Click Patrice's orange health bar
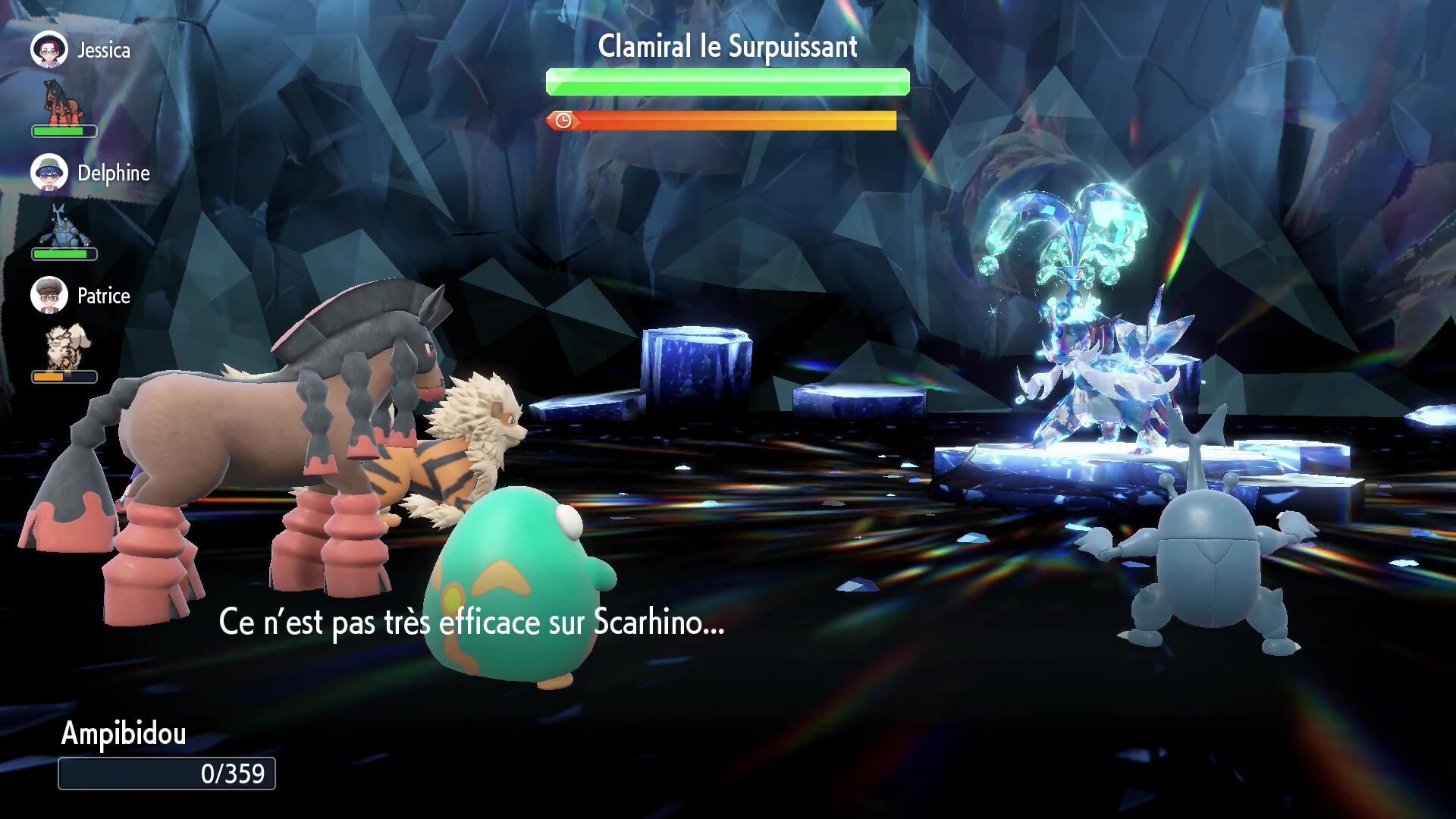 click(64, 375)
